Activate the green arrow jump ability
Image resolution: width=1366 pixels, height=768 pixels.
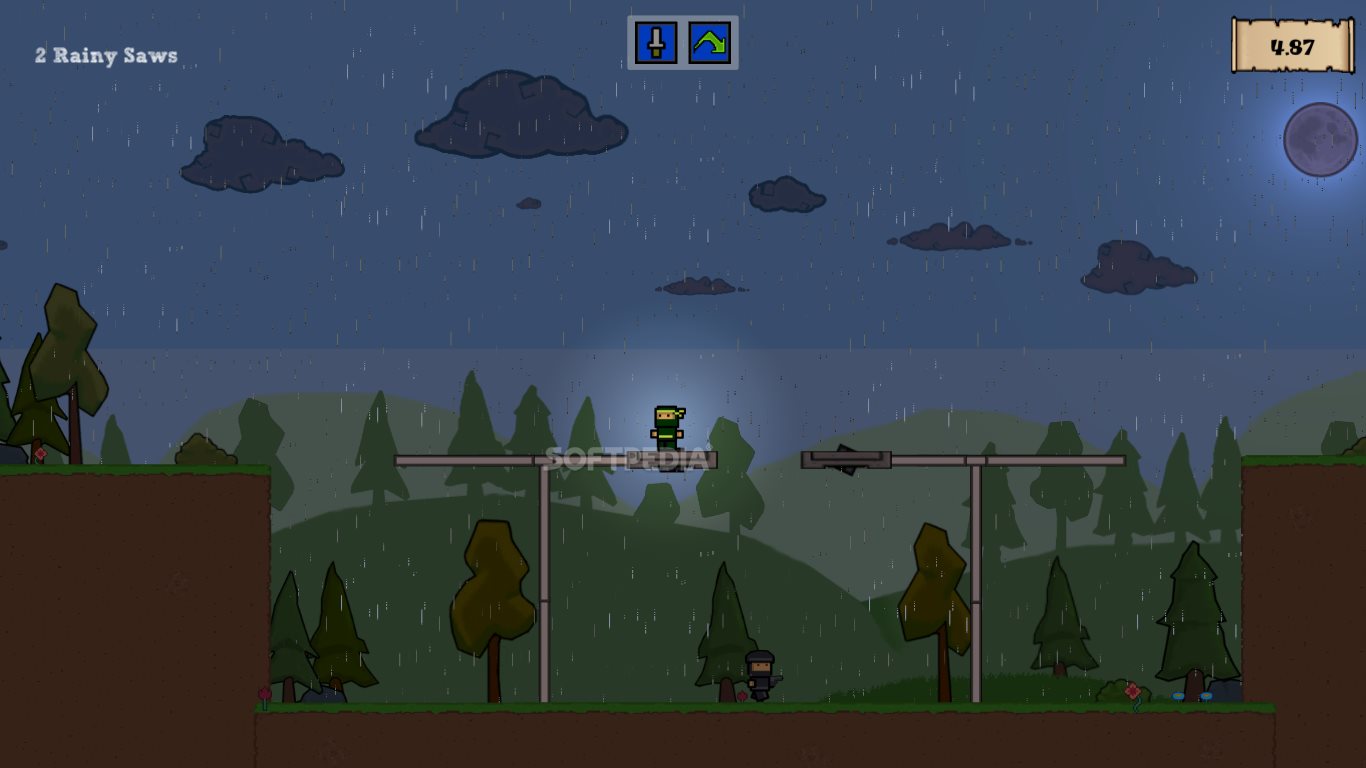pos(709,43)
